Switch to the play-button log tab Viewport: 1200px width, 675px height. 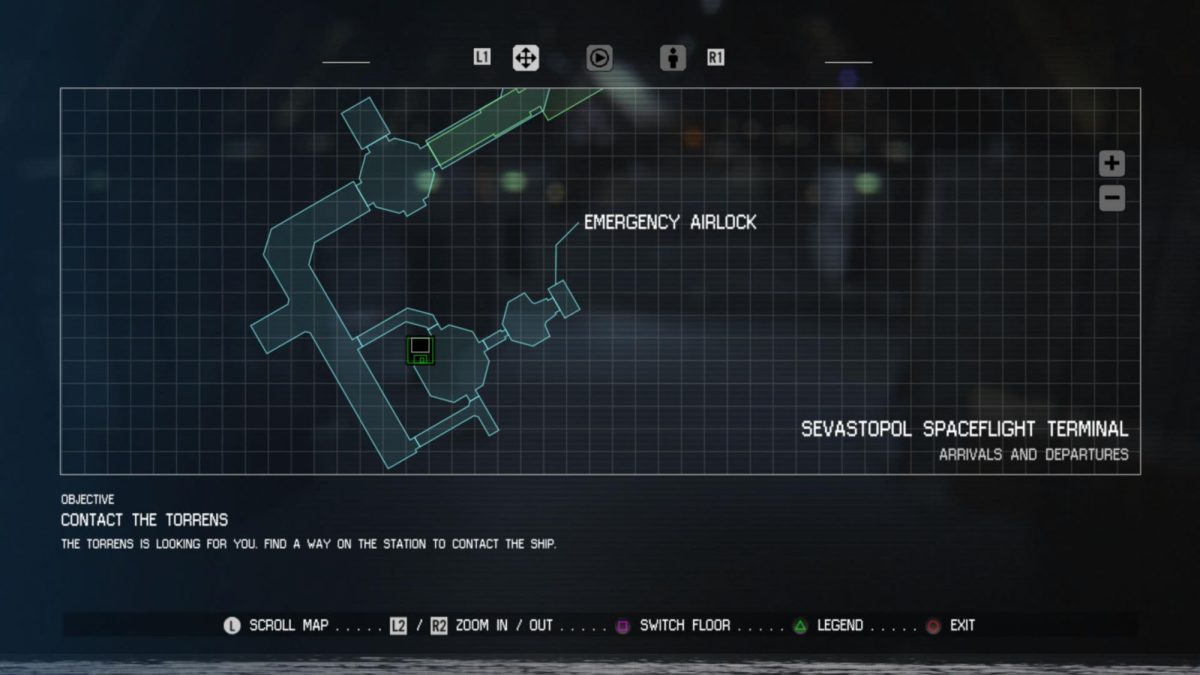(x=599, y=58)
